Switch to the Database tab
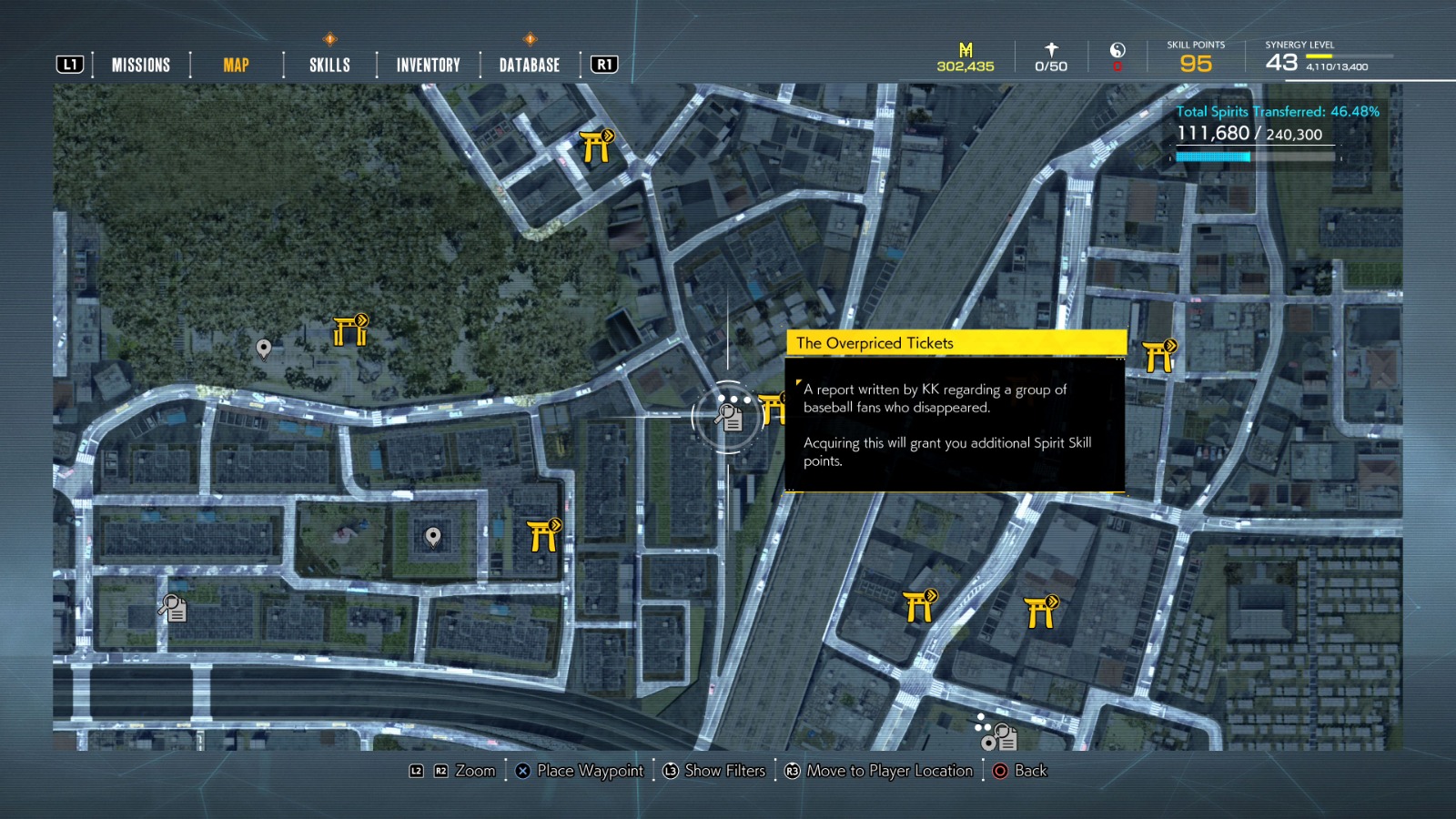The height and width of the screenshot is (819, 1456). click(528, 64)
